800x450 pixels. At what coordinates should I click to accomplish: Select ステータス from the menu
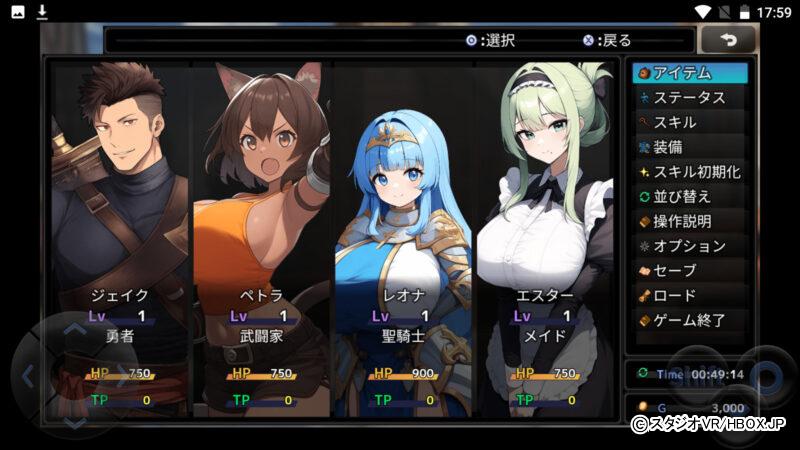pos(690,98)
